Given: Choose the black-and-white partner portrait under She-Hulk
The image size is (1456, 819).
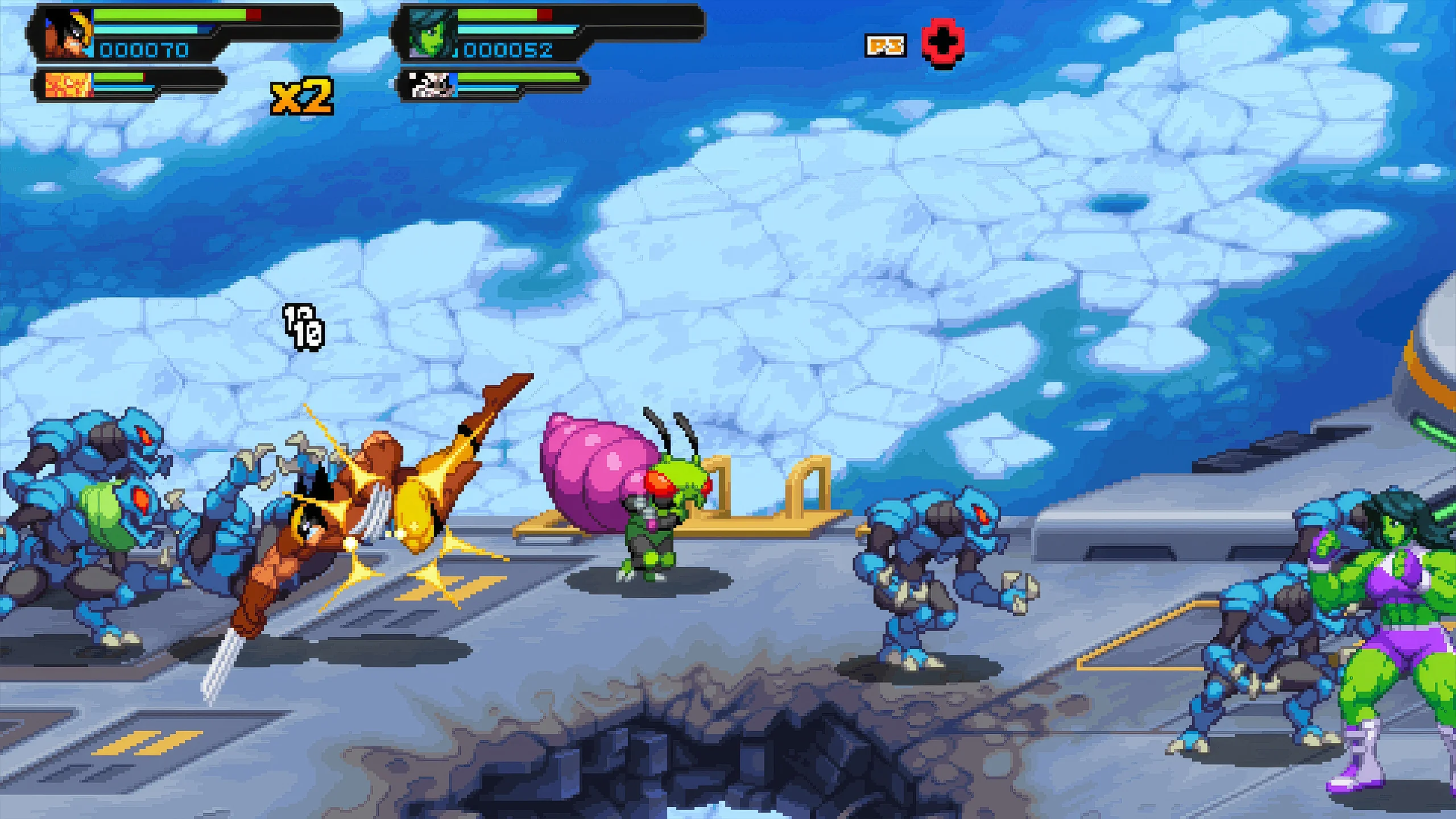Looking at the screenshot, I should 432,85.
